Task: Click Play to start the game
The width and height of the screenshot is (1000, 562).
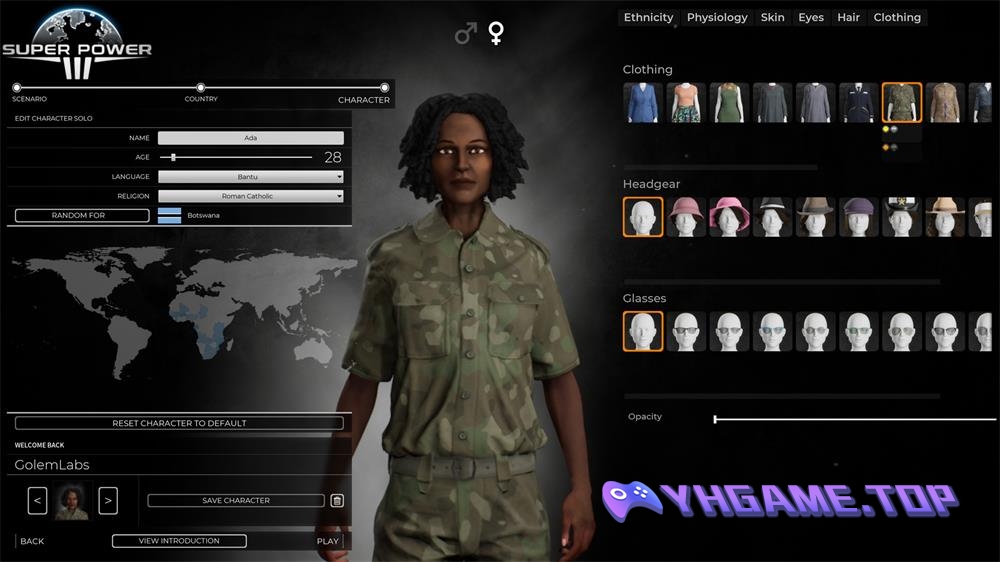Action: tap(328, 541)
